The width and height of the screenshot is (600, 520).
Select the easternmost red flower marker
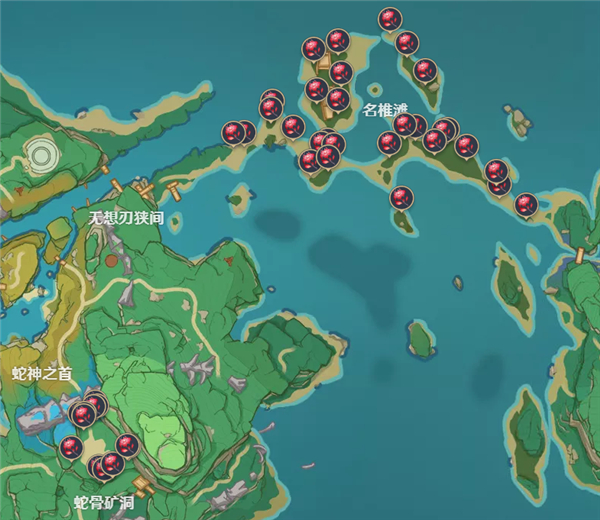pyautogui.click(x=526, y=205)
